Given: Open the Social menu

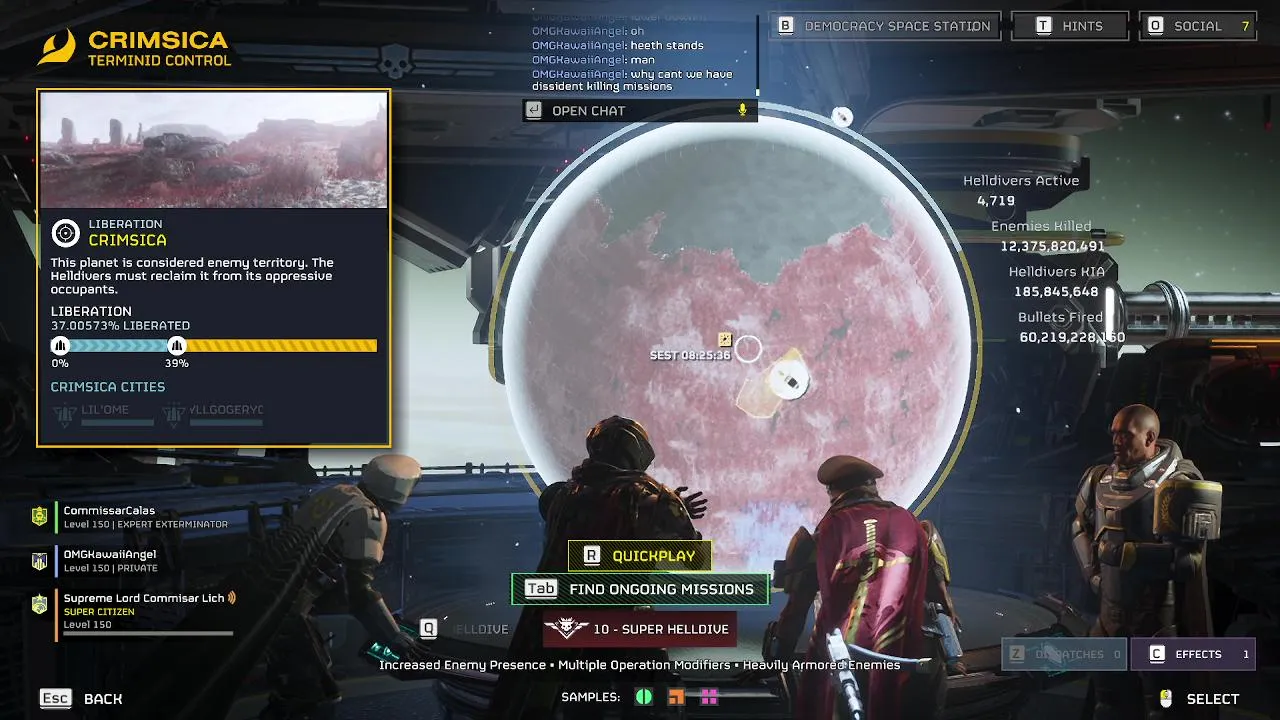Looking at the screenshot, I should pos(1198,26).
